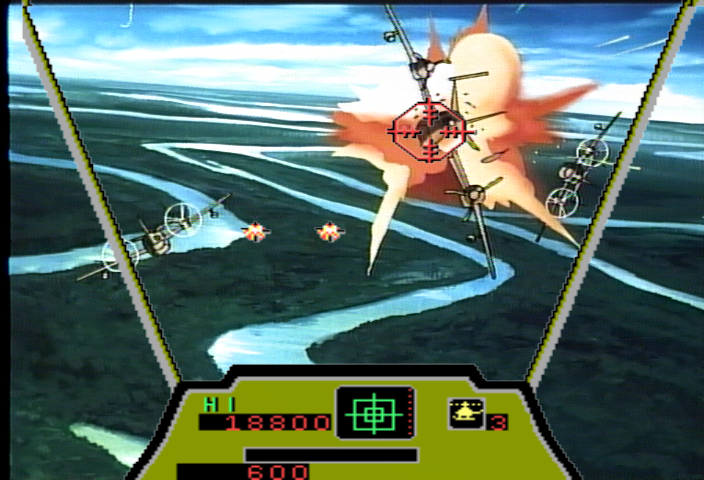Select the yellow helicopter lives icon
The width and height of the screenshot is (704, 480).
click(x=464, y=412)
